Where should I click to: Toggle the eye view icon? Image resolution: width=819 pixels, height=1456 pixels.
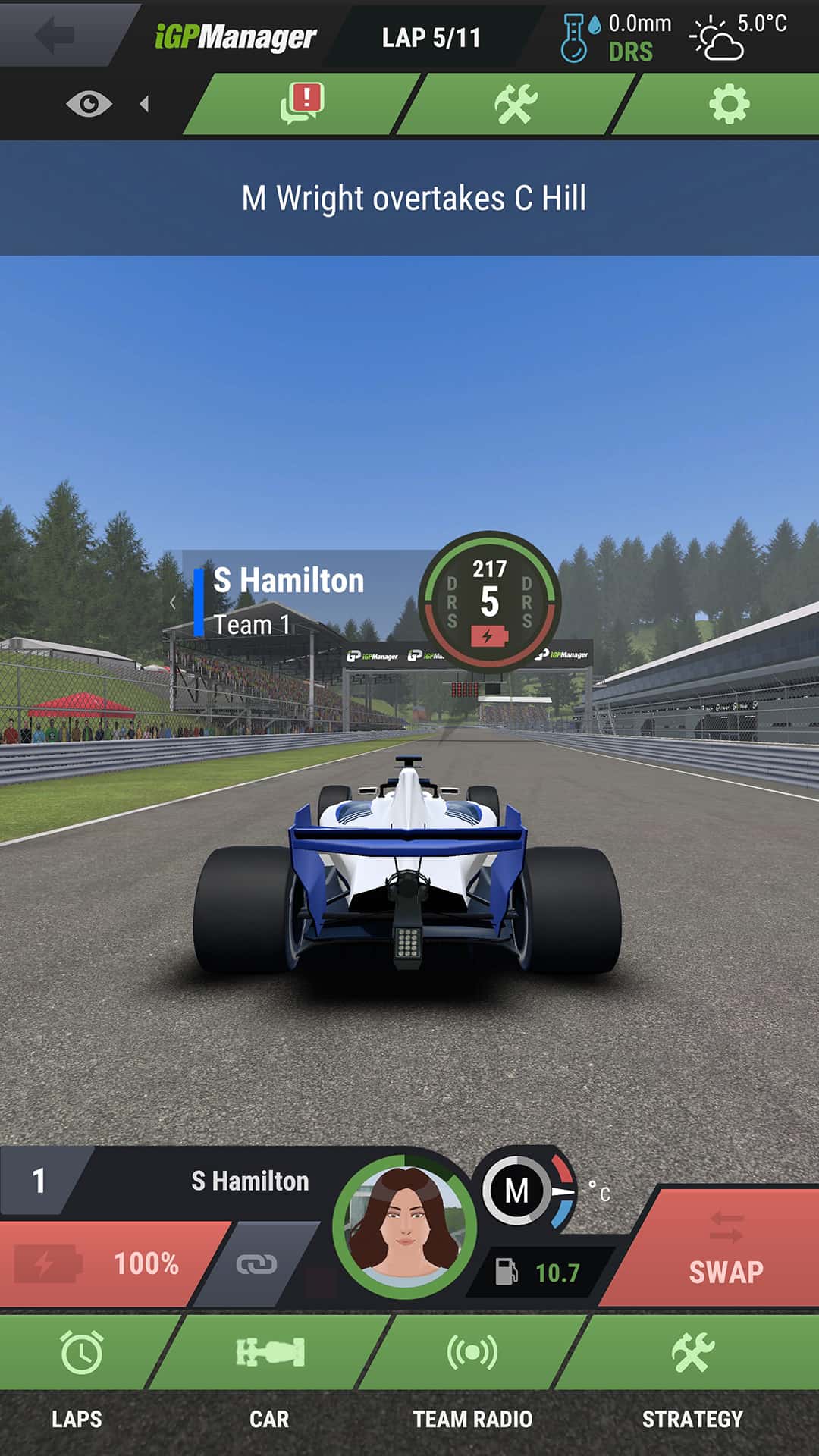tap(89, 104)
